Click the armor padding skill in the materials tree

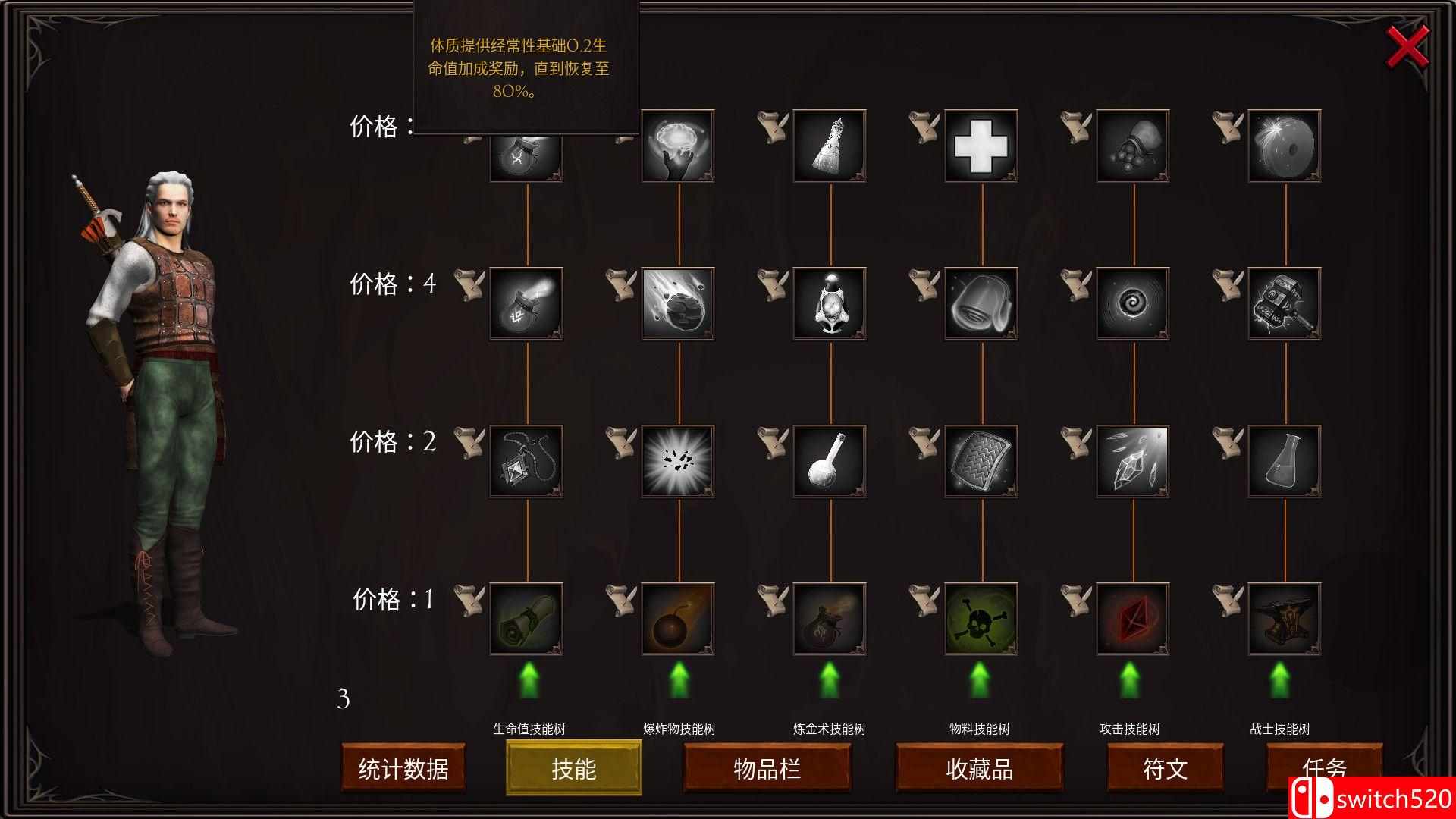980,461
